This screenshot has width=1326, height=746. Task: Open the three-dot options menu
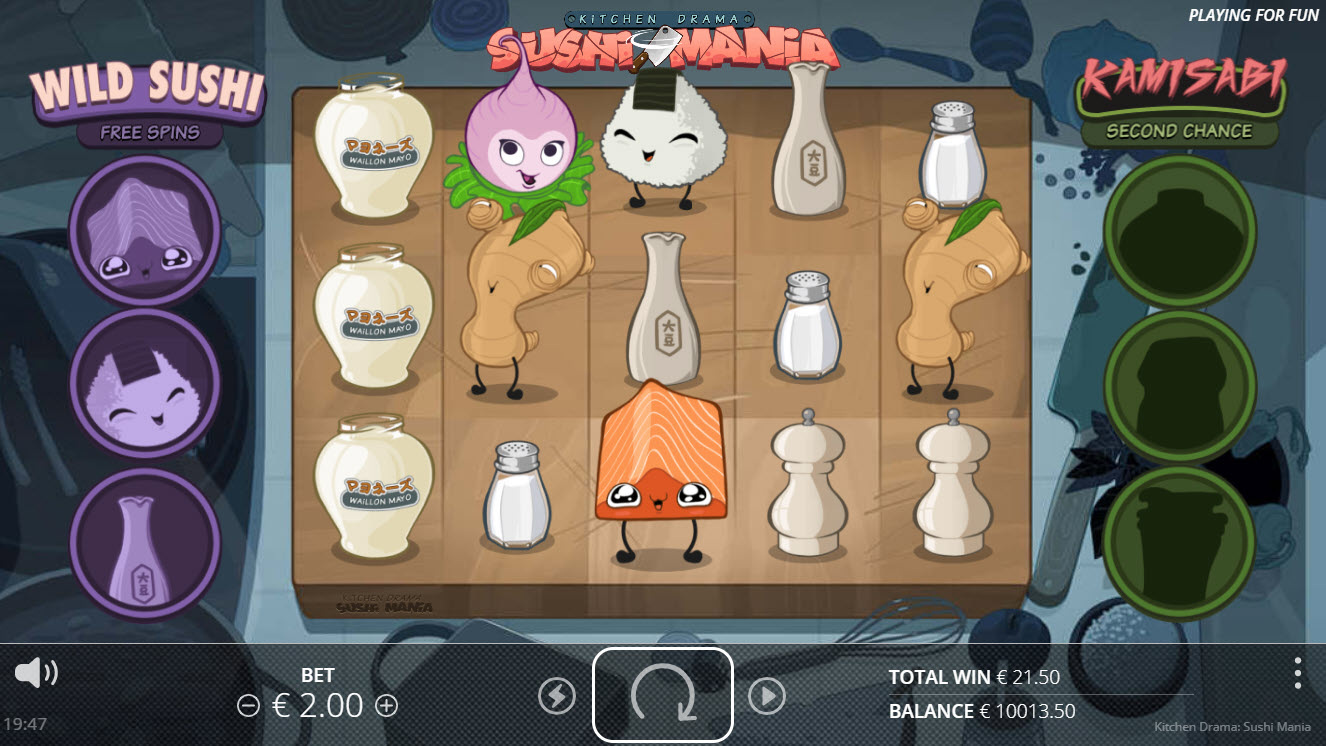[x=1297, y=673]
